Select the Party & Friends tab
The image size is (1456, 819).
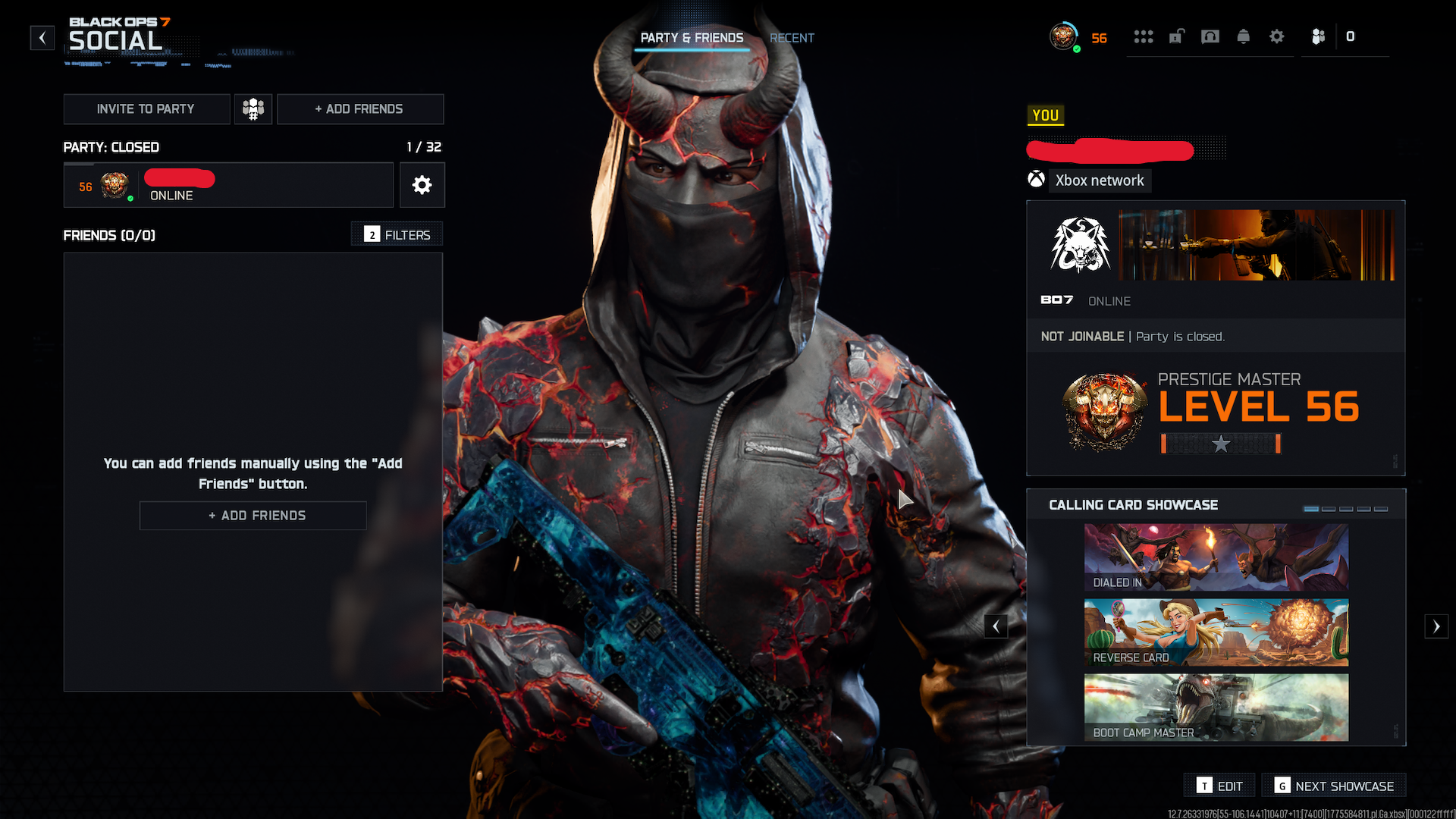692,38
